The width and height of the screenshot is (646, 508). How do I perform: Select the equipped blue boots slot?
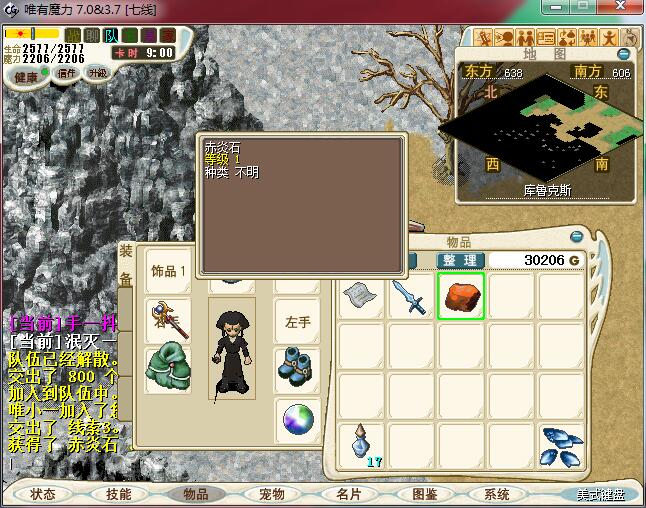(x=297, y=367)
